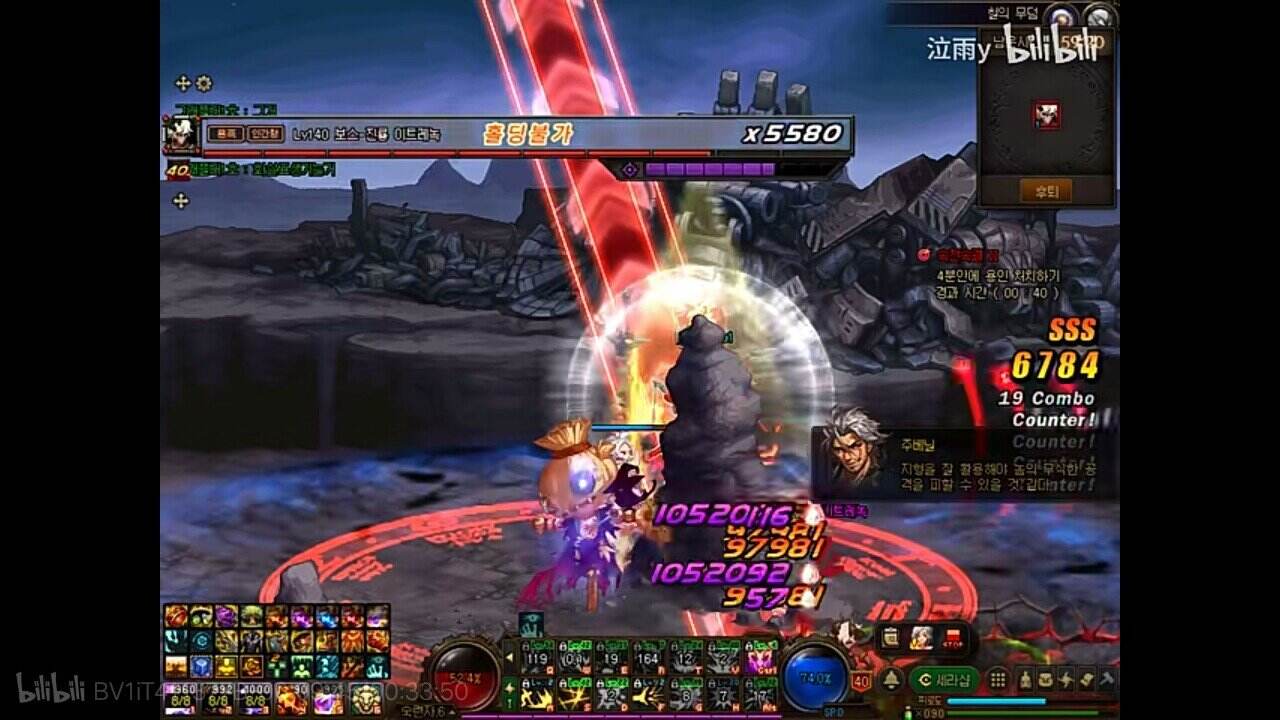Use the lion head quickslot item

pos(365,698)
